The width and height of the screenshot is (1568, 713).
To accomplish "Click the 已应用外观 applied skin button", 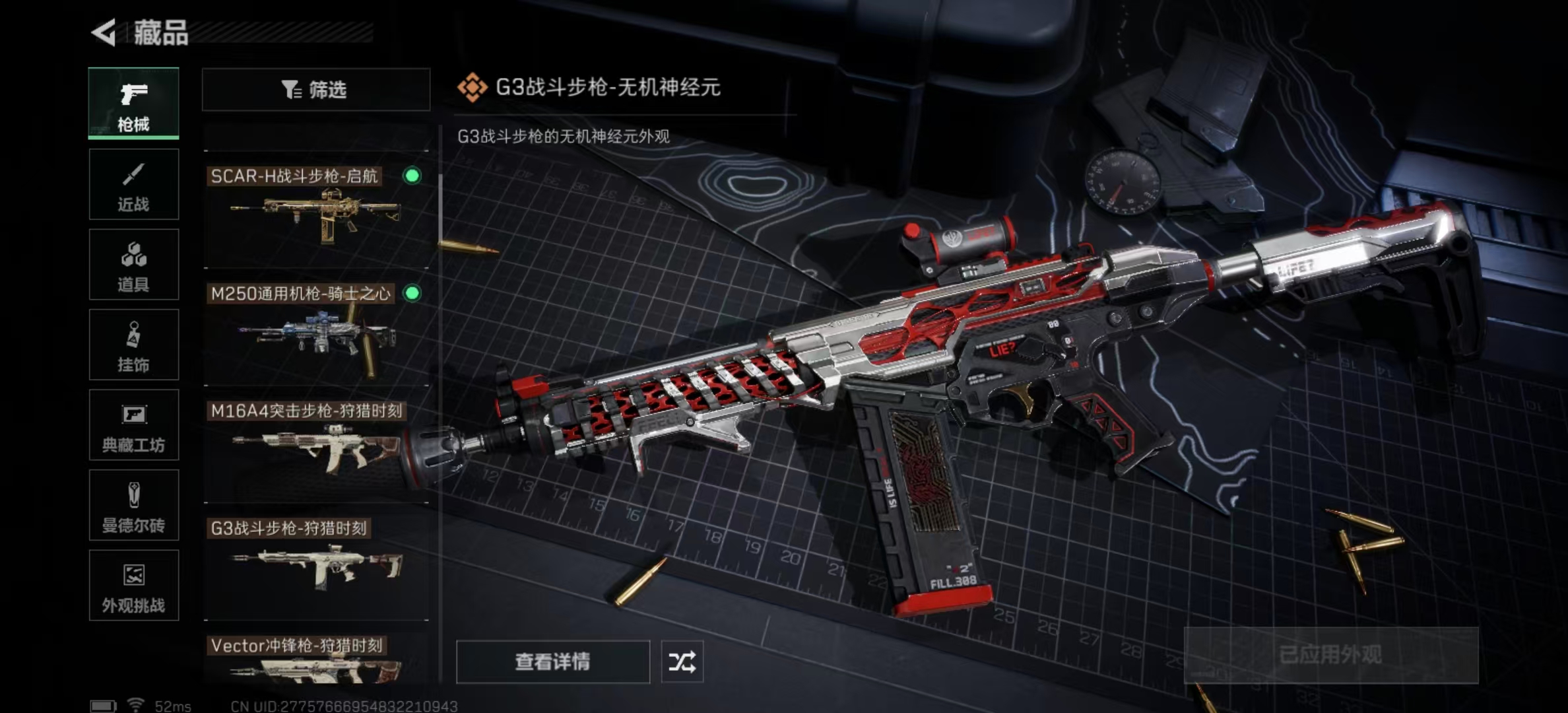I will pos(1330,655).
